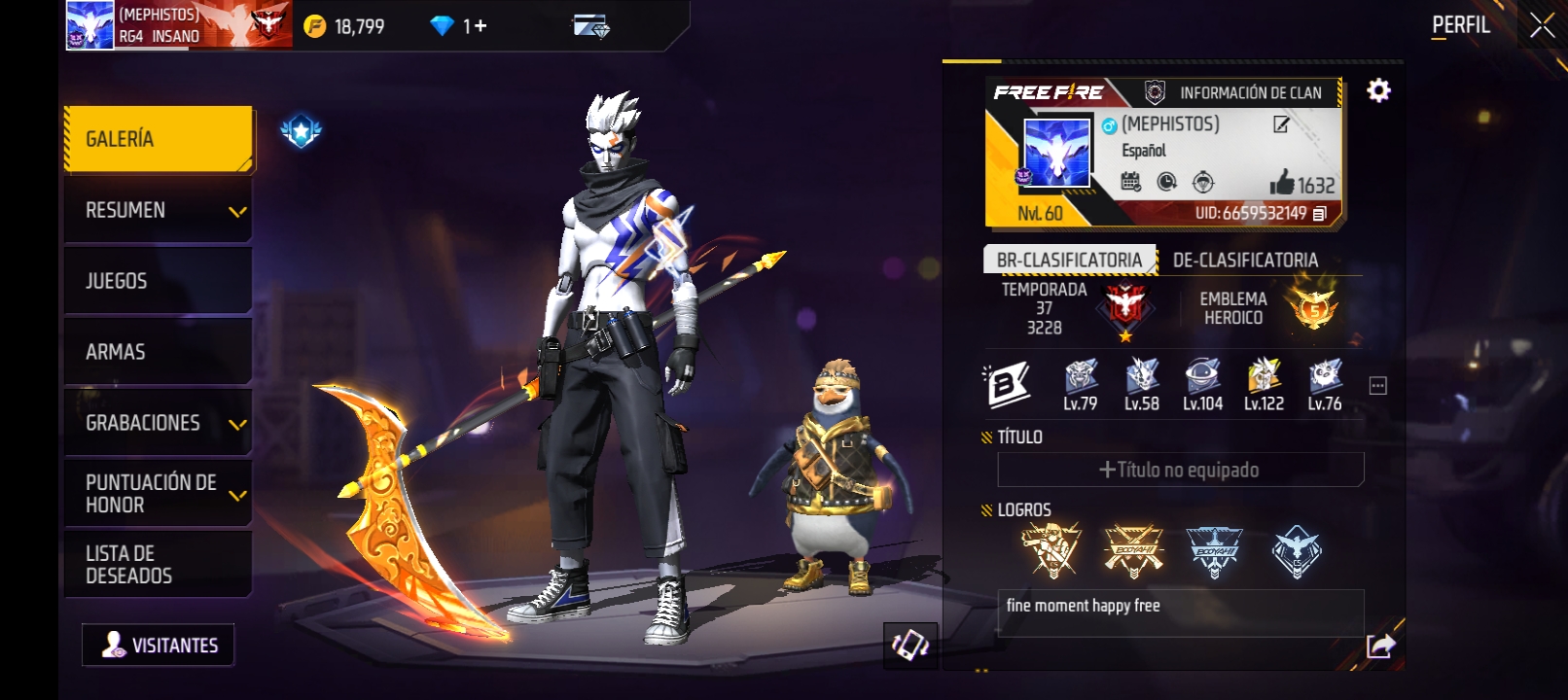Open Información de Clan
The width and height of the screenshot is (1568, 700).
pos(1237,93)
